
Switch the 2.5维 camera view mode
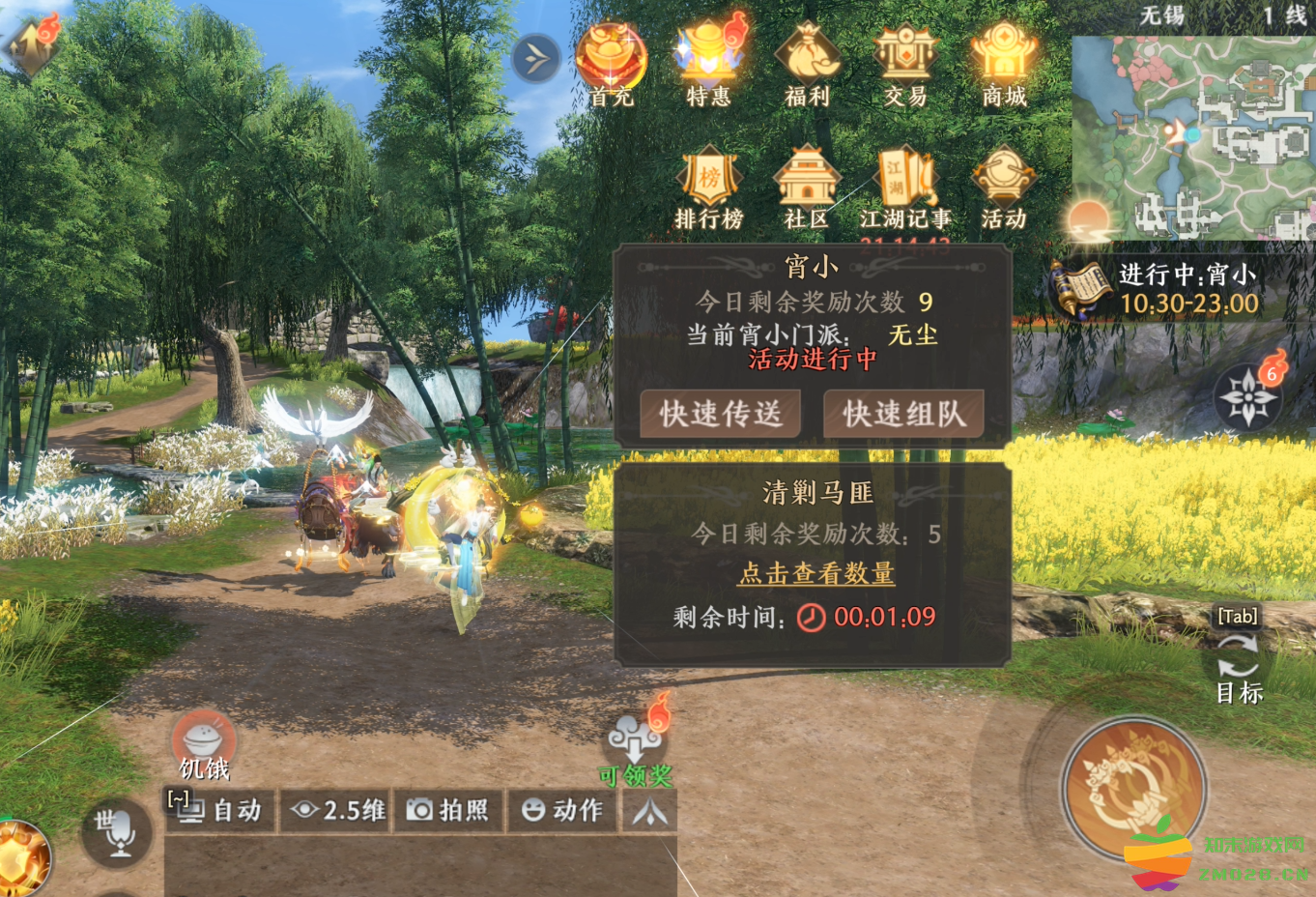[x=338, y=810]
